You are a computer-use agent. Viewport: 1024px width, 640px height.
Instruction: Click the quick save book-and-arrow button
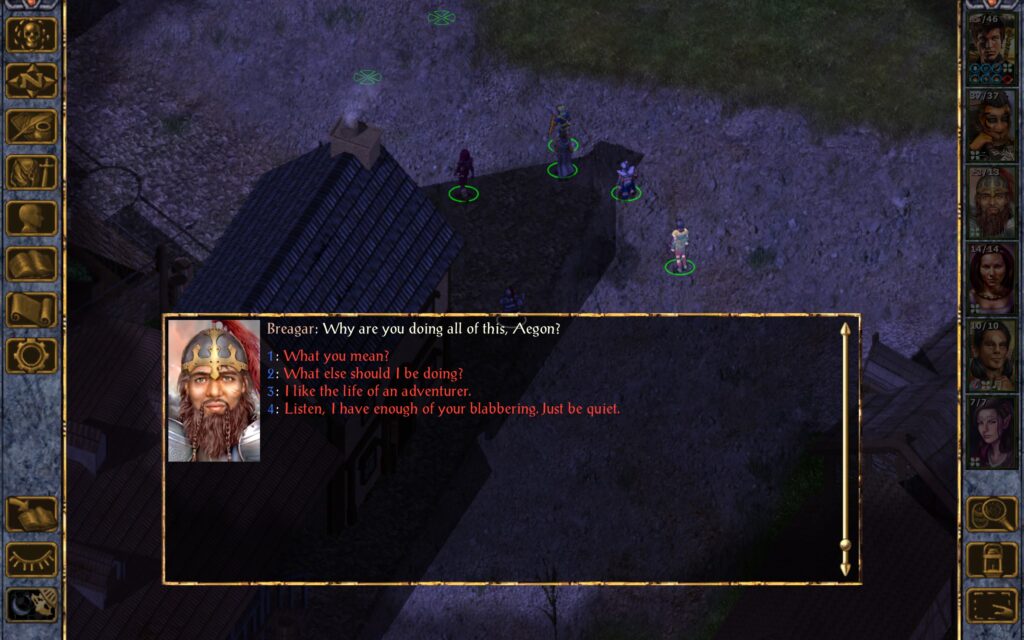[32, 515]
